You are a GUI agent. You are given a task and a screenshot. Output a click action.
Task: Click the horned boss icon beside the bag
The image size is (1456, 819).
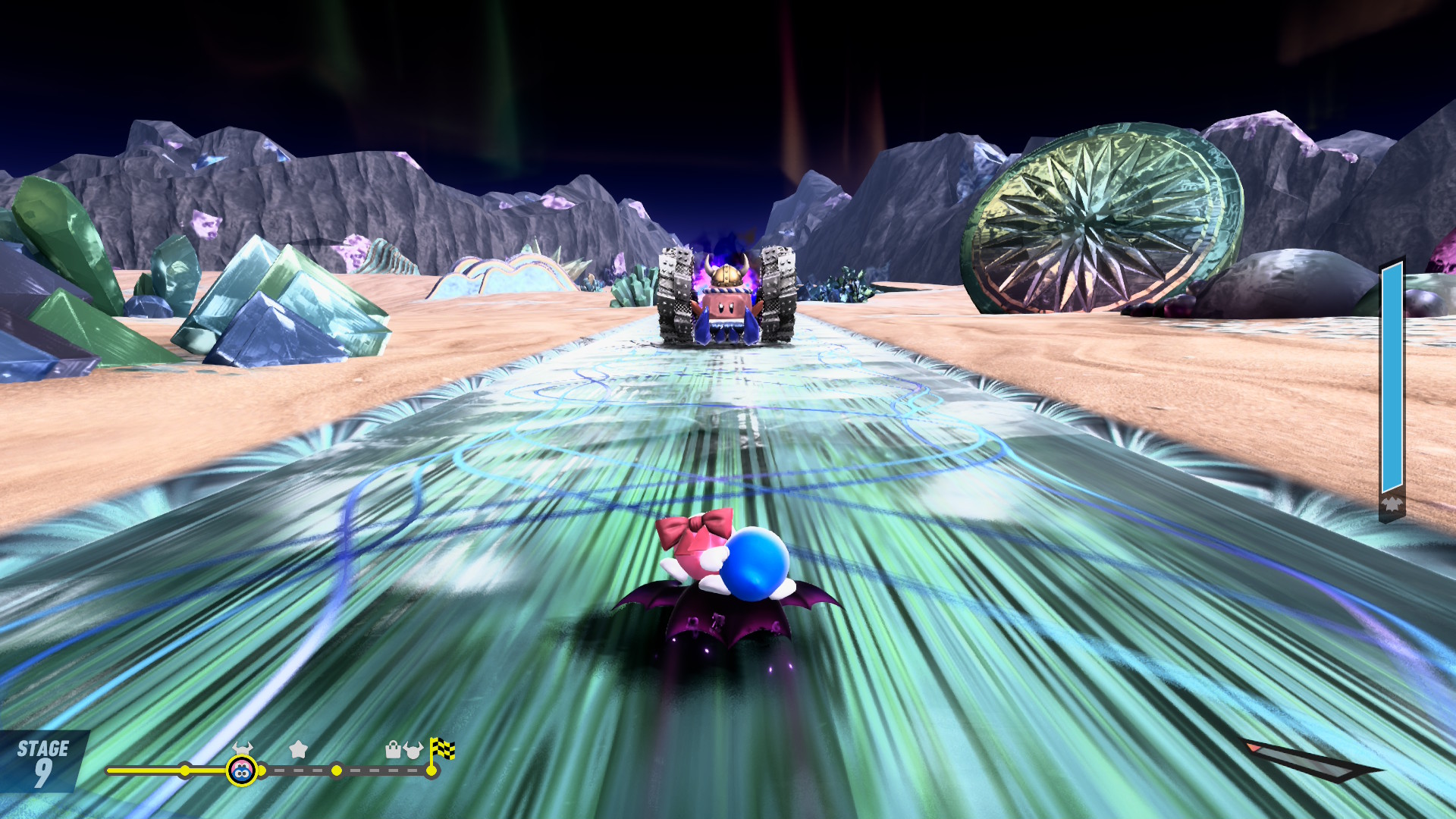point(413,750)
